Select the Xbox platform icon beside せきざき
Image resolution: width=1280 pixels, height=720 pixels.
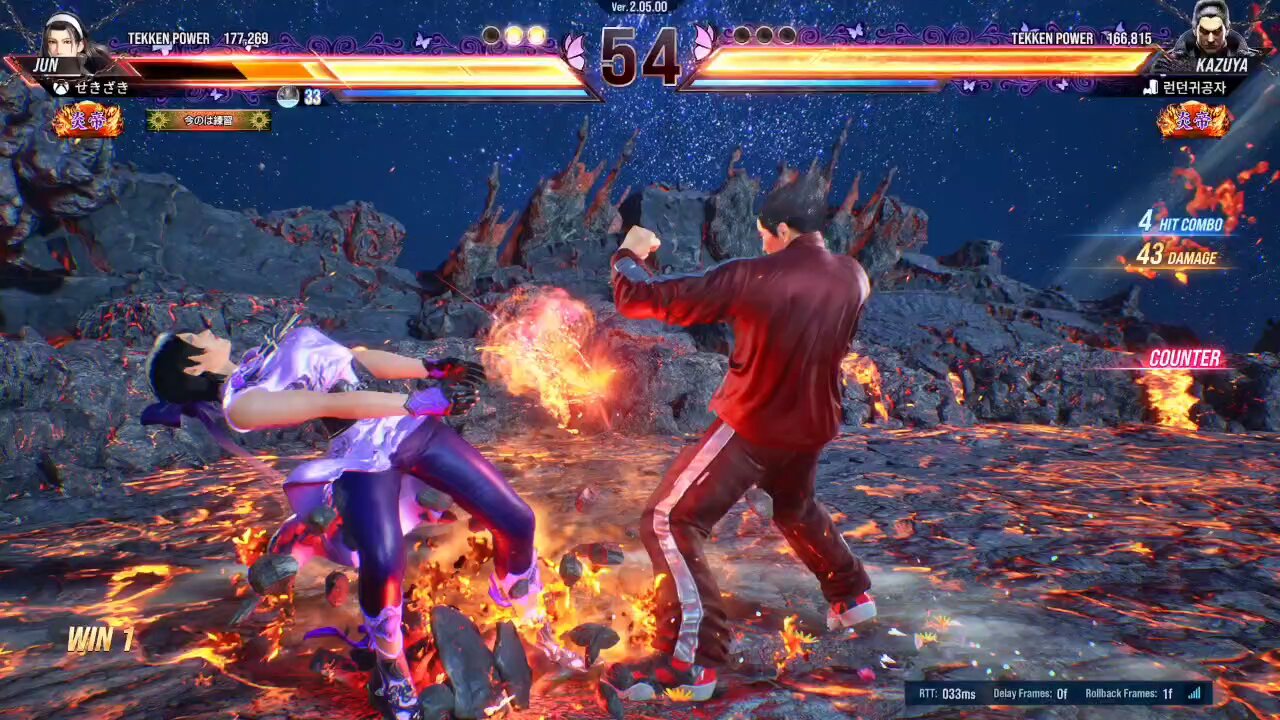coord(60,89)
